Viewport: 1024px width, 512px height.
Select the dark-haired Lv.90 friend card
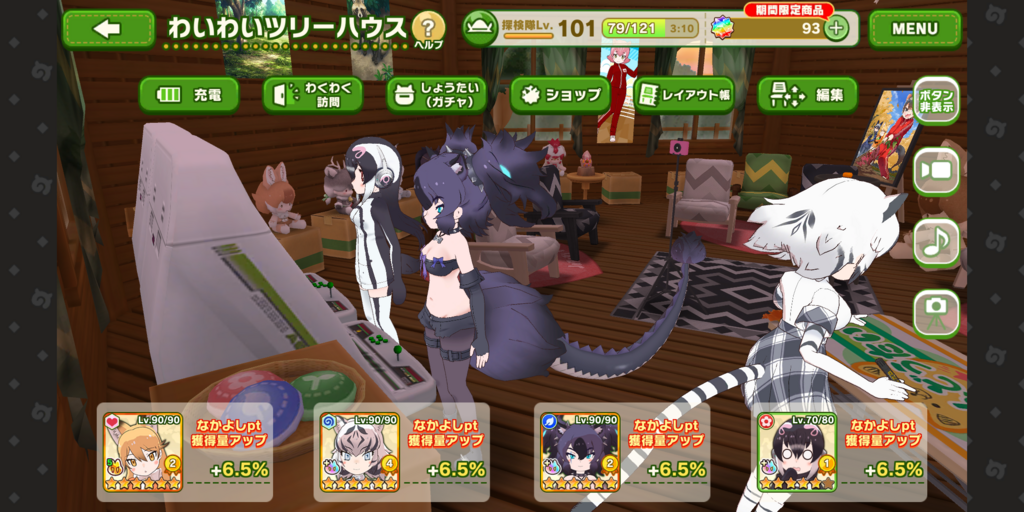[580, 452]
